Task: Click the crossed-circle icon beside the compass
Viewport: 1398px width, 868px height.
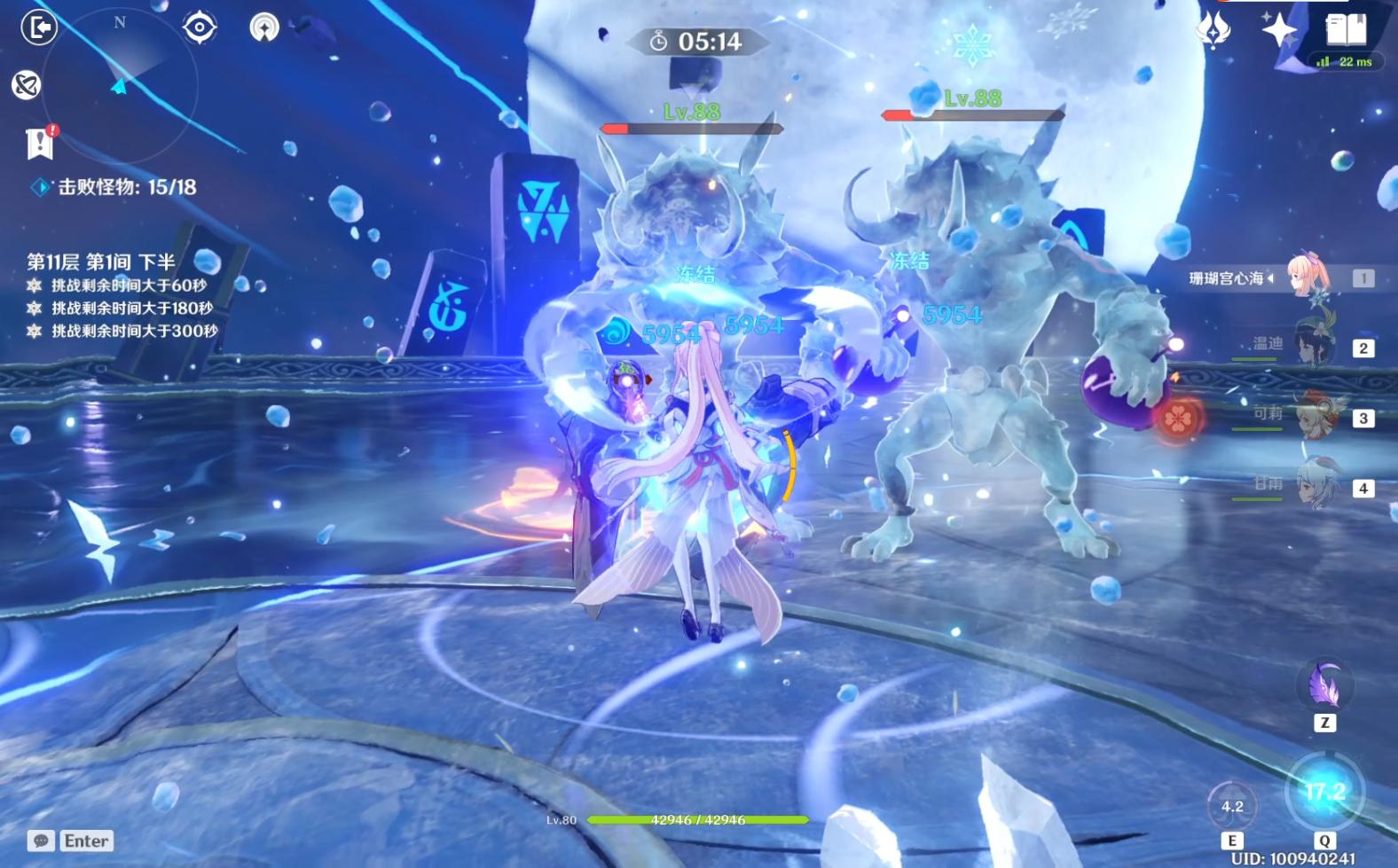Action: [x=27, y=85]
